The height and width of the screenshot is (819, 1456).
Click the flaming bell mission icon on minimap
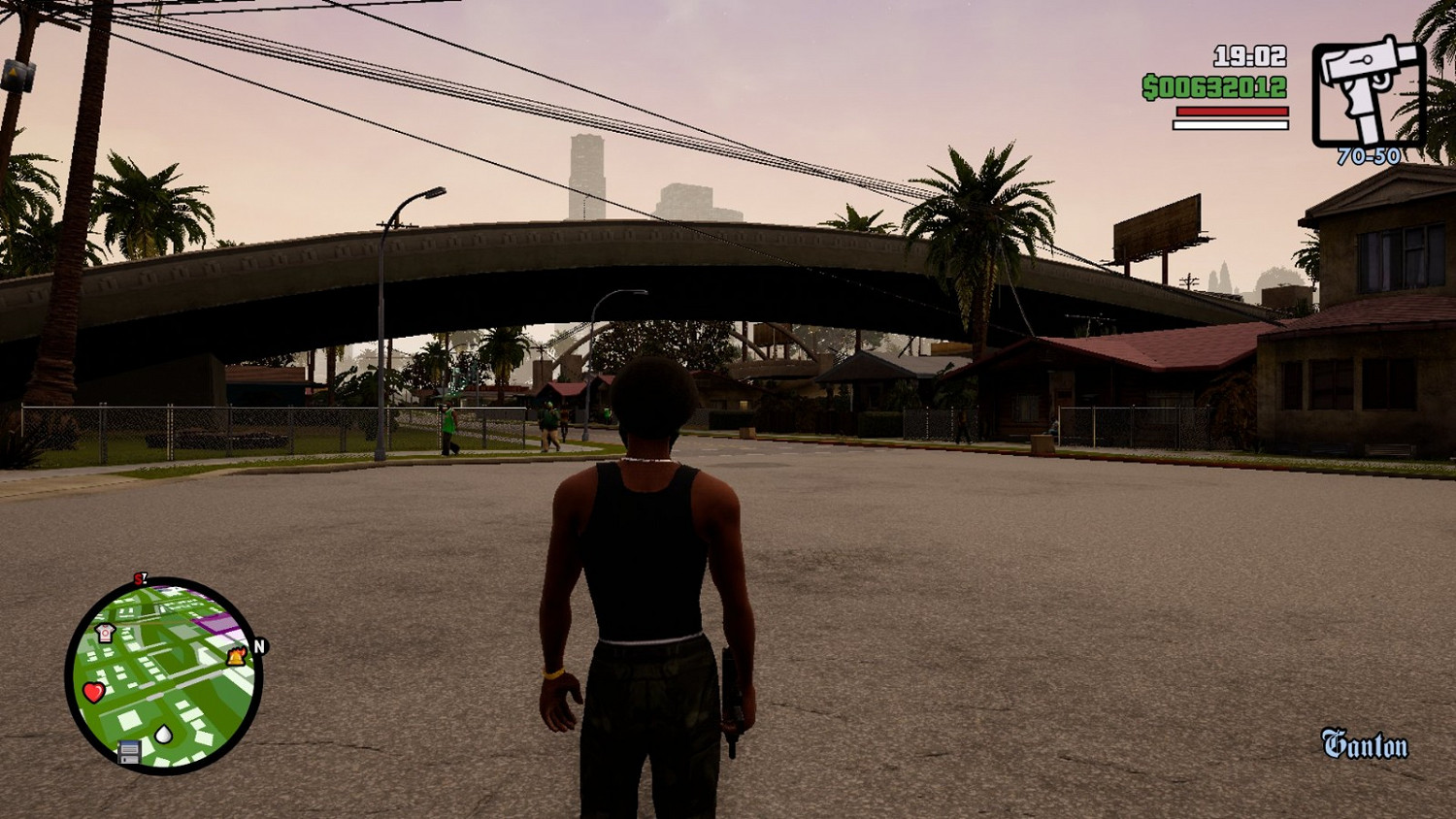click(236, 657)
